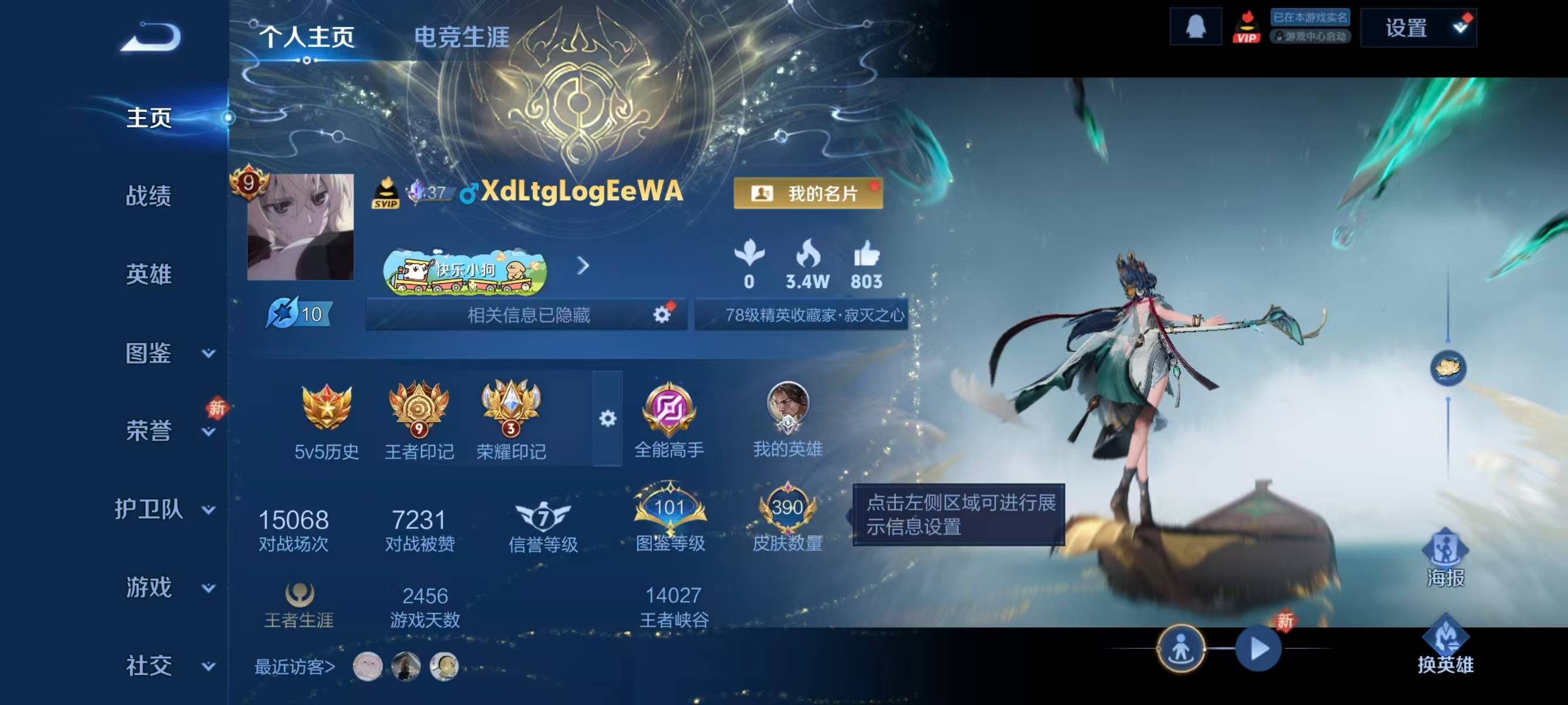
Task: Click the gear beside 相关信息已隐藏
Action: tap(661, 314)
